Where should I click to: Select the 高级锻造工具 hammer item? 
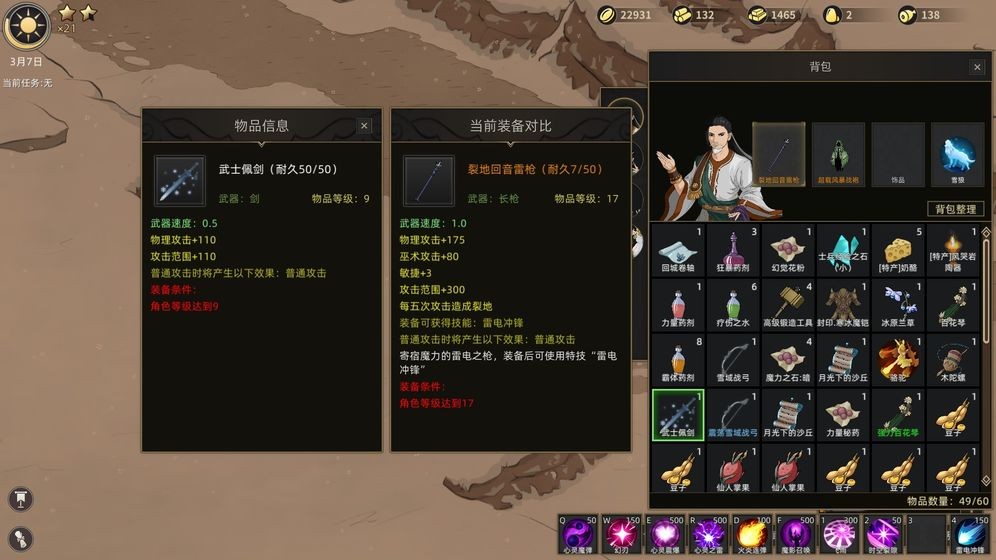(788, 304)
